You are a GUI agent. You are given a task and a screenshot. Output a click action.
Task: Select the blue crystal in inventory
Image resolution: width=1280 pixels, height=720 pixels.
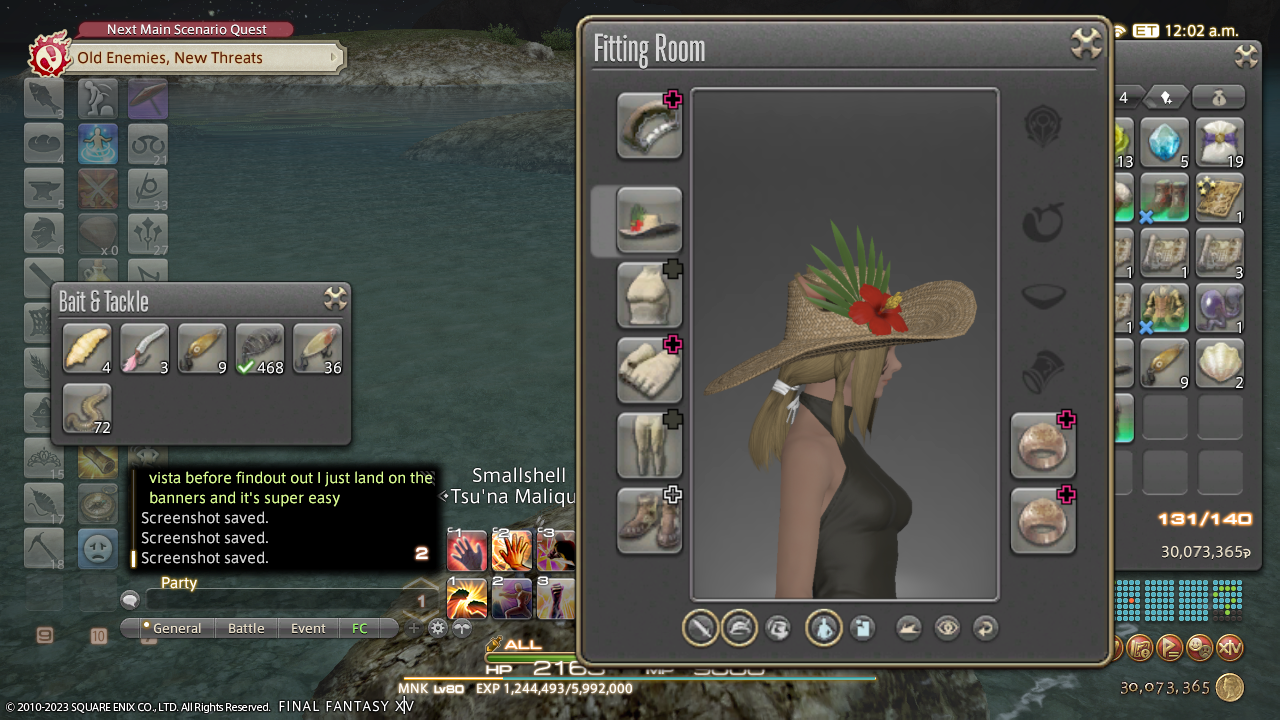(x=1164, y=143)
